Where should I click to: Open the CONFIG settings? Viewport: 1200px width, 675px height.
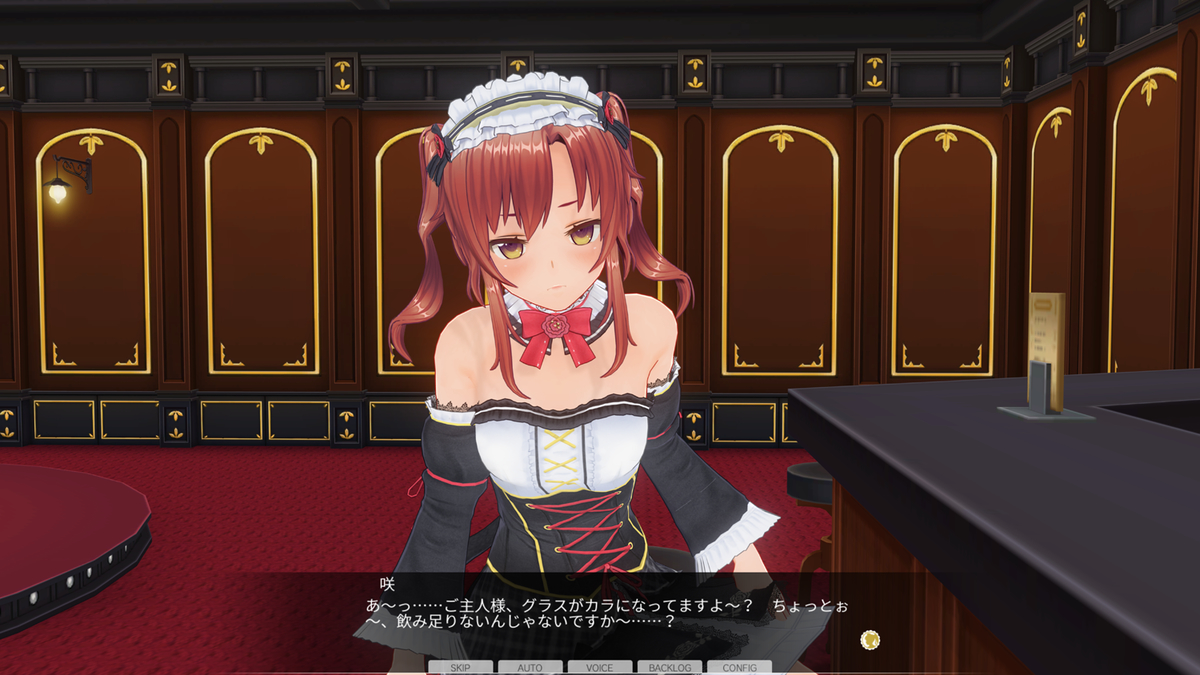point(739,667)
